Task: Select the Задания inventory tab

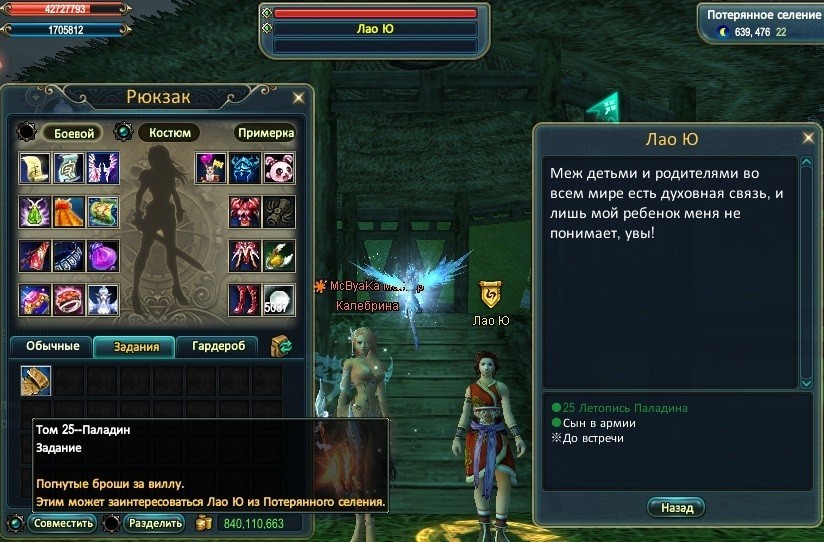Action: (134, 347)
